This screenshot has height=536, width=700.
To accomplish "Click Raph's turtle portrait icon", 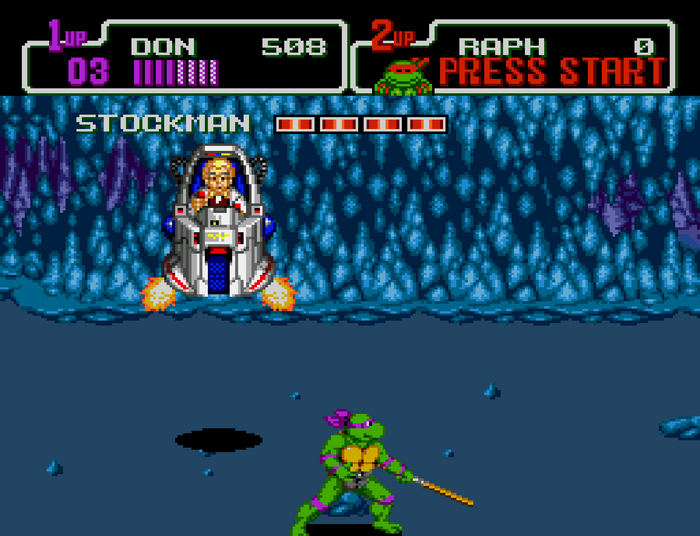I will [x=402, y=74].
